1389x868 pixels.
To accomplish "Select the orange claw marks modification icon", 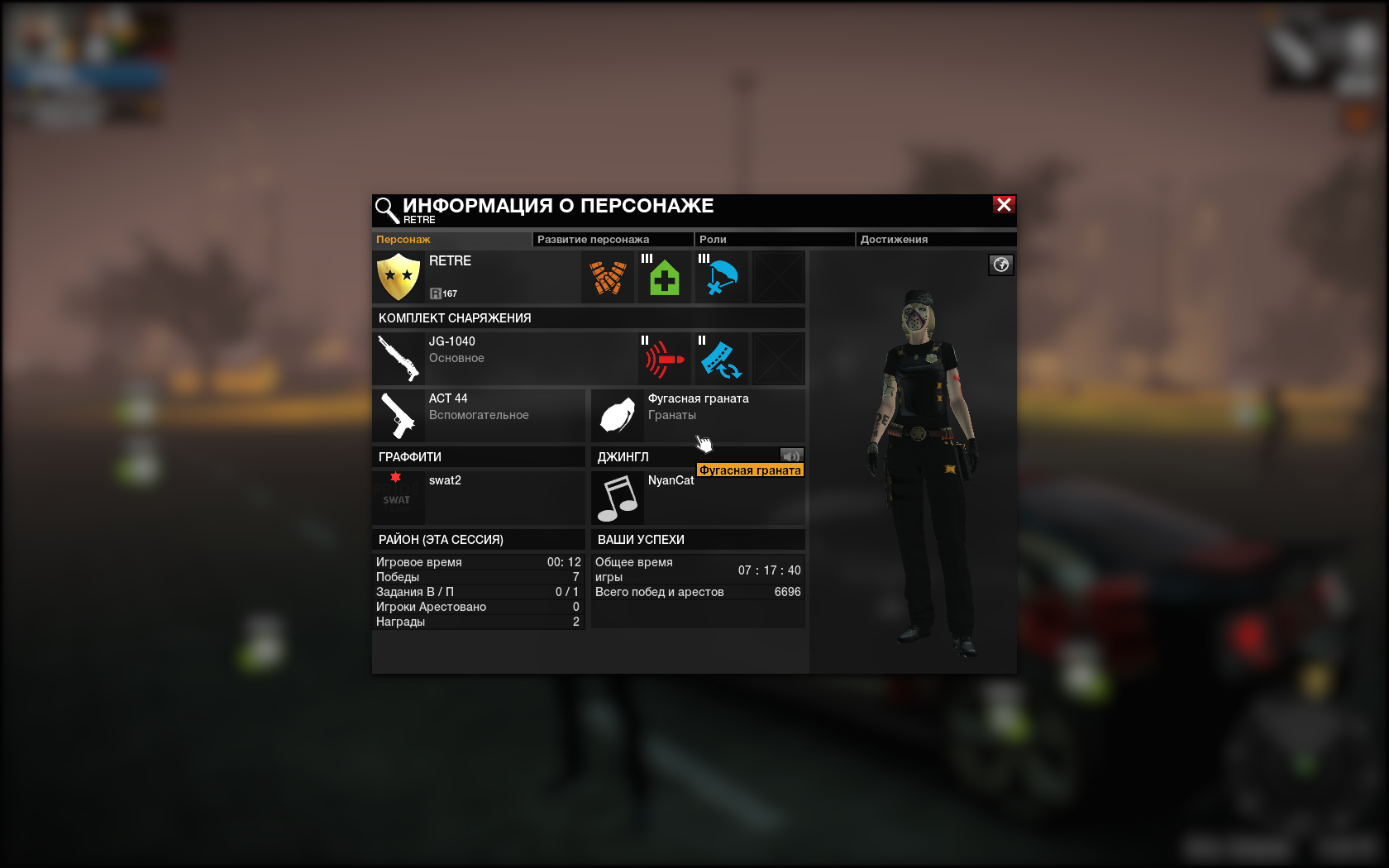I will [x=608, y=278].
